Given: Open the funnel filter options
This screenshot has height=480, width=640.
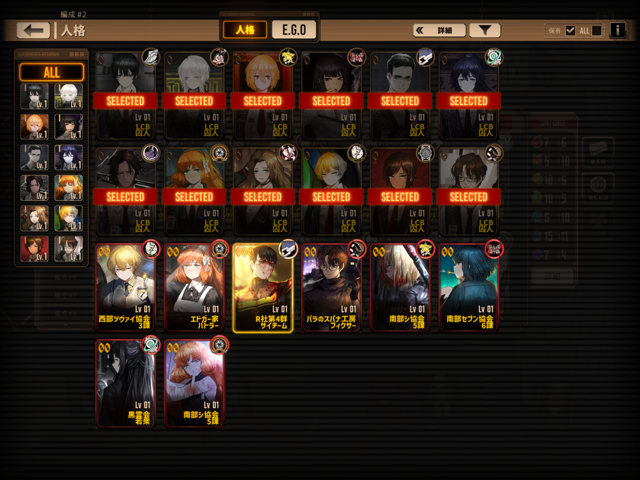Looking at the screenshot, I should click(485, 31).
